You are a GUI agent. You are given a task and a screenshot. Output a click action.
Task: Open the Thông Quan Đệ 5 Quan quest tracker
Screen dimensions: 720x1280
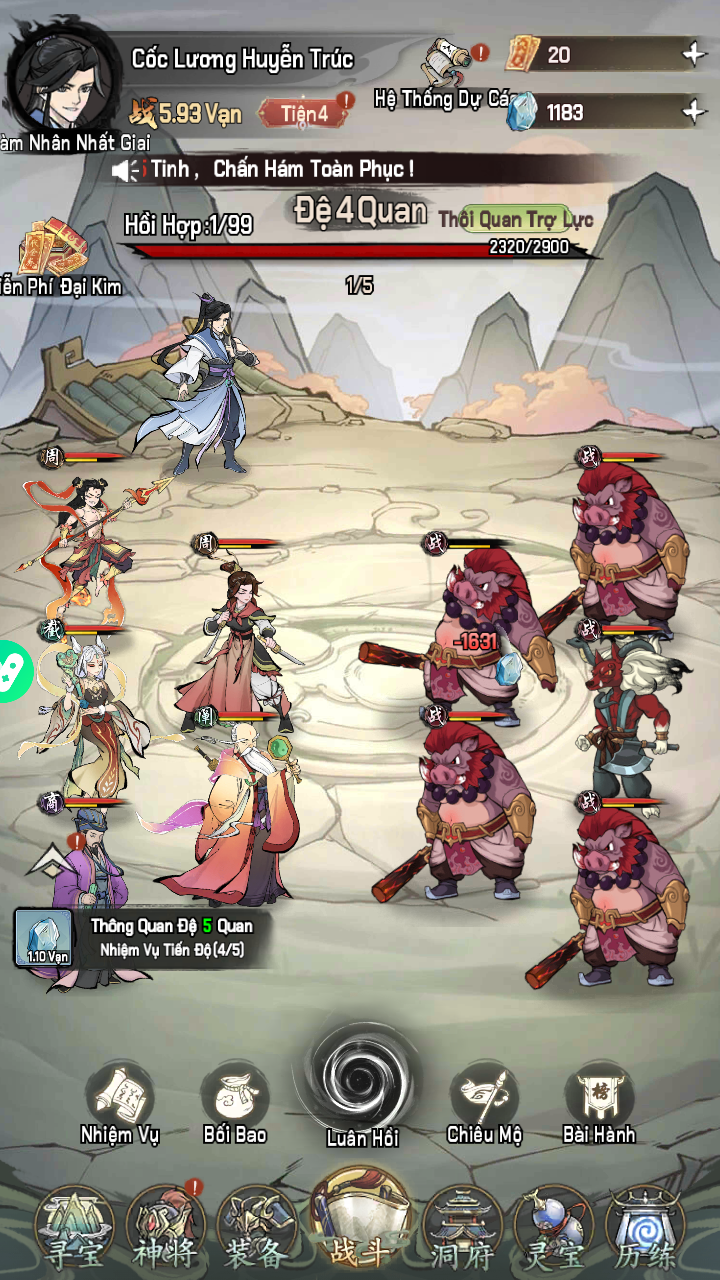[x=140, y=938]
